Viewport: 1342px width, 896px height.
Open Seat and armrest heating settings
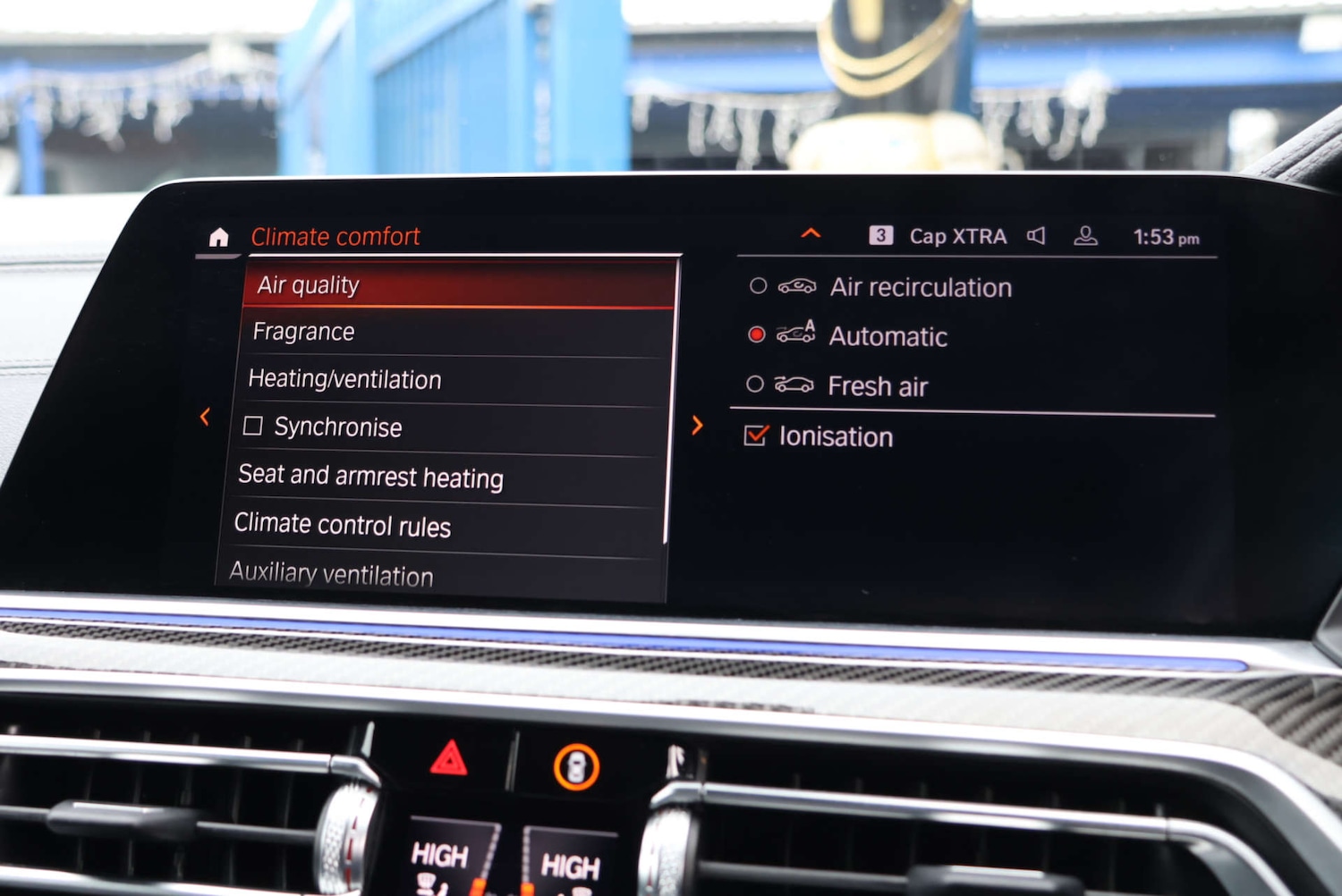coord(369,478)
